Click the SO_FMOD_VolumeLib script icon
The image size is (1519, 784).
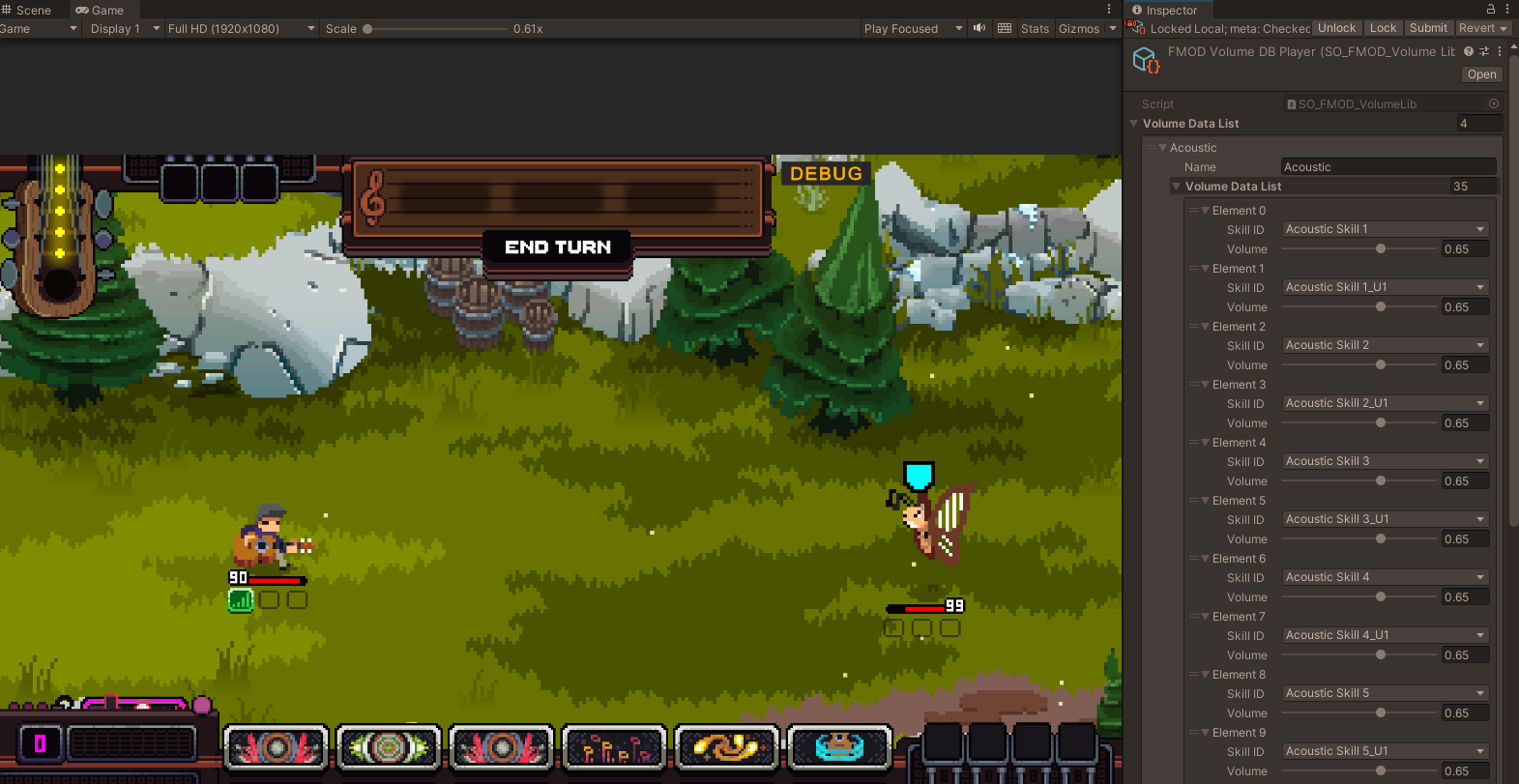click(1293, 103)
